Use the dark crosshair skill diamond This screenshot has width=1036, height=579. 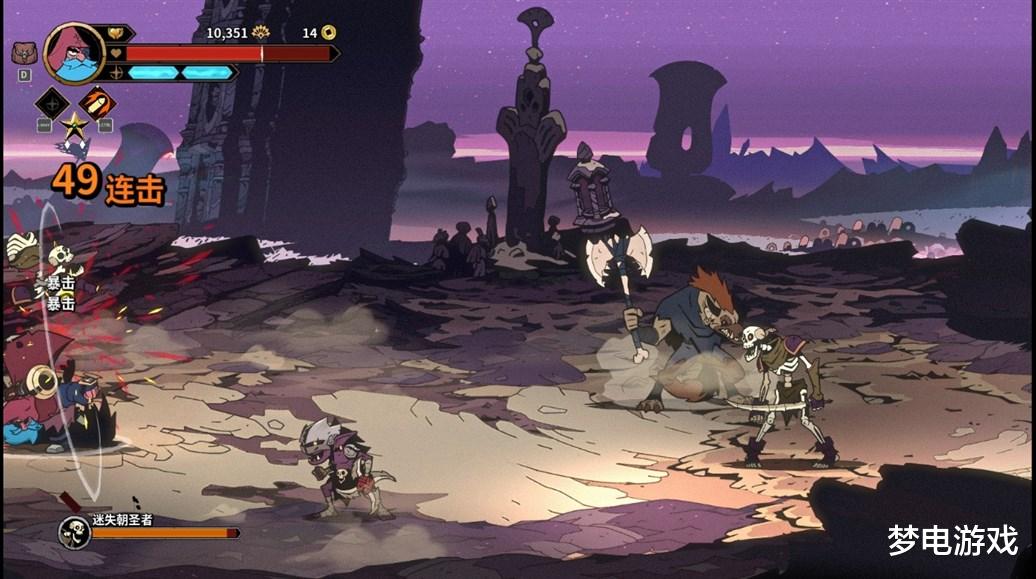(51, 103)
